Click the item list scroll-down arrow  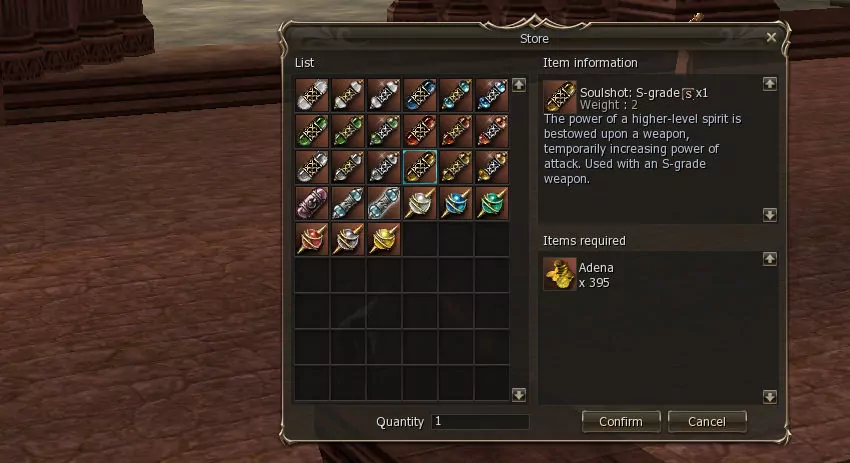click(518, 394)
